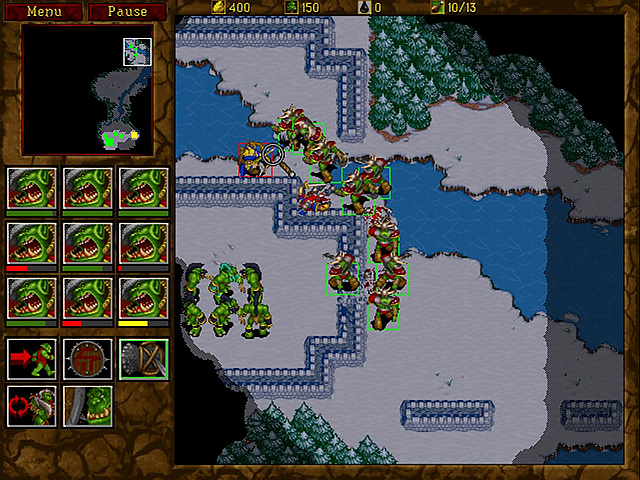Activate the Move command with red arrow

(x=29, y=359)
